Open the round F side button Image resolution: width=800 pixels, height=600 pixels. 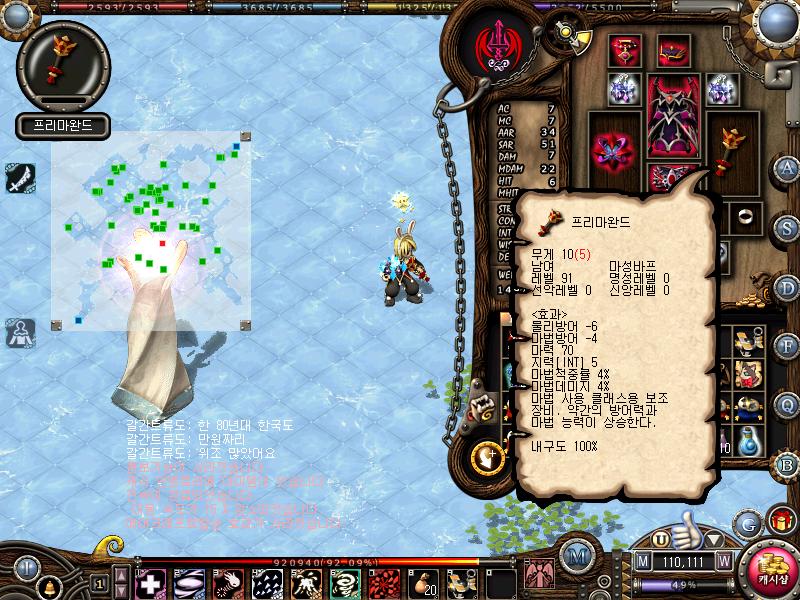(x=787, y=345)
